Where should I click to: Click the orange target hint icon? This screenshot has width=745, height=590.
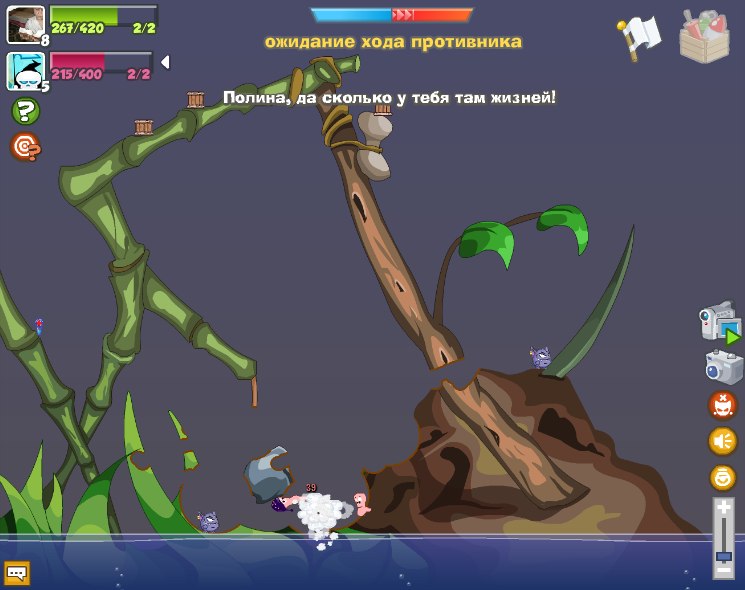25,147
